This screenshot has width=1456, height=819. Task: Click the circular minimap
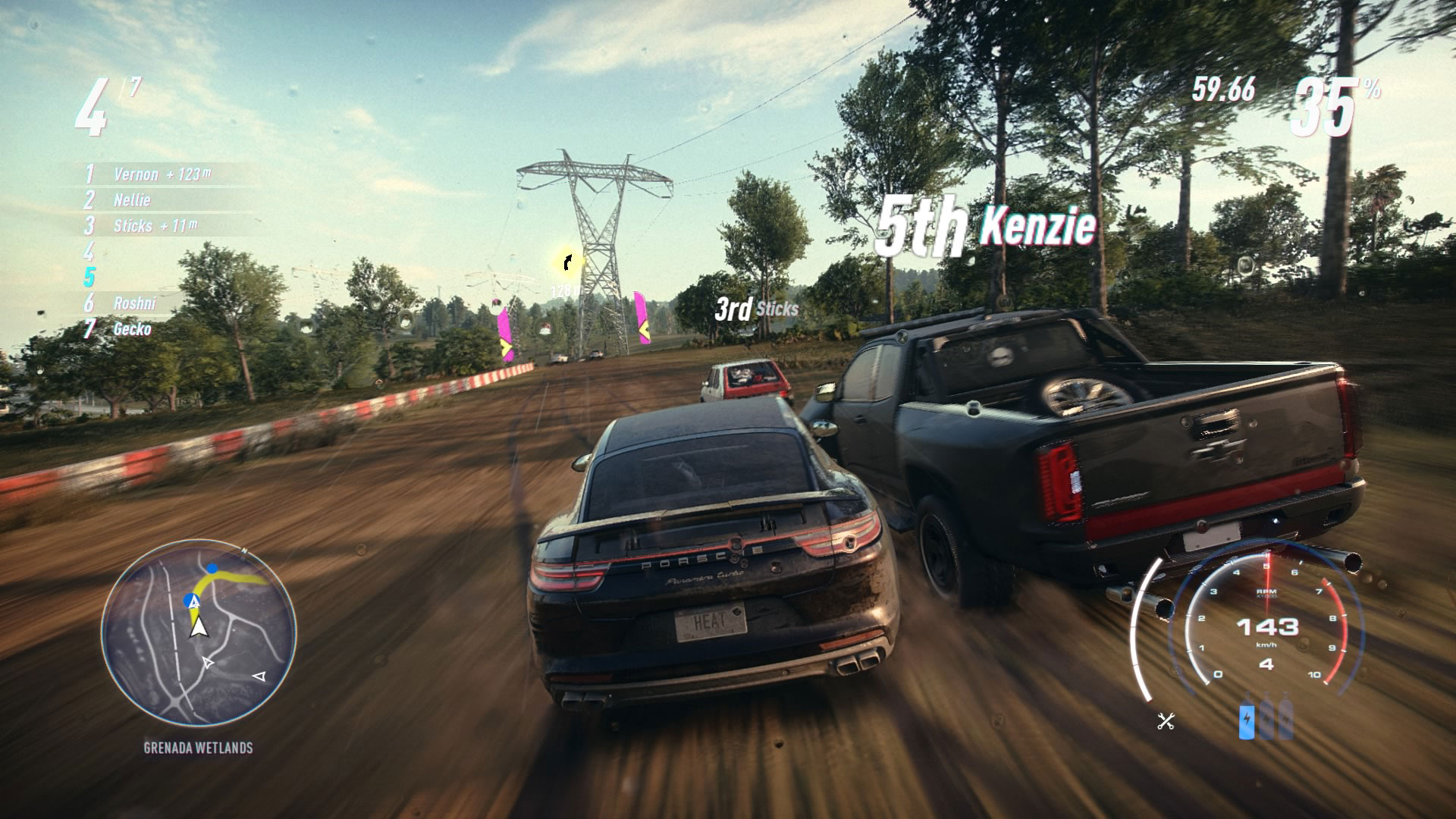[x=199, y=633]
